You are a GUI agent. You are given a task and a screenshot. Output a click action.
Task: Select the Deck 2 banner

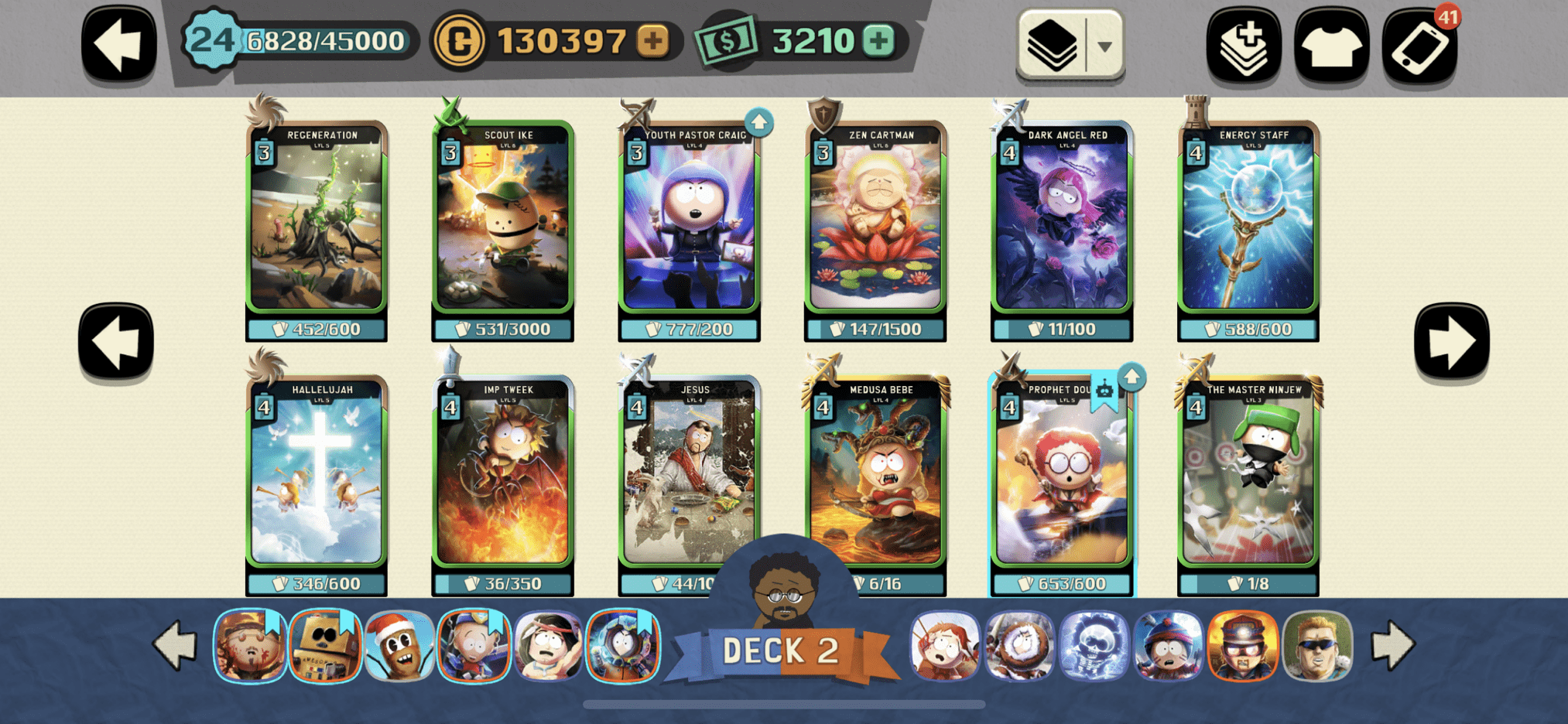782,650
